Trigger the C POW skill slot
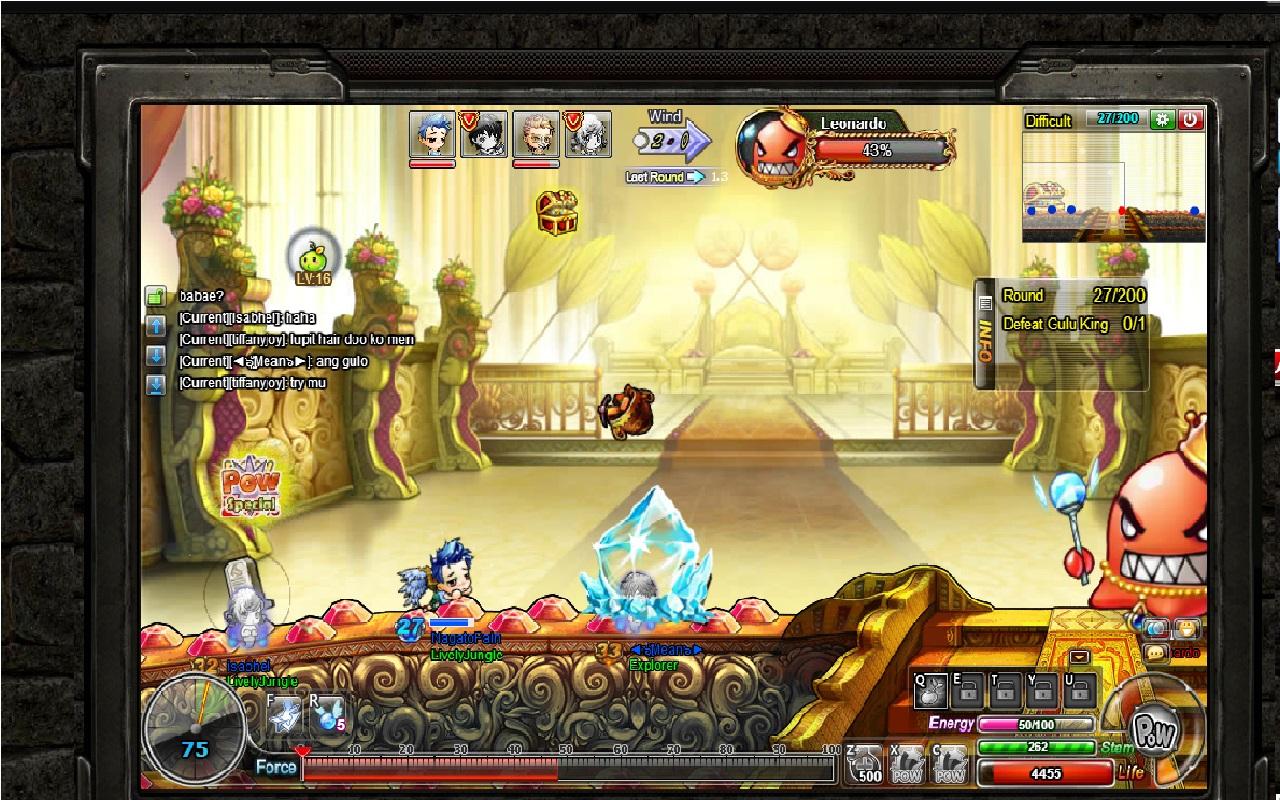 [x=950, y=765]
